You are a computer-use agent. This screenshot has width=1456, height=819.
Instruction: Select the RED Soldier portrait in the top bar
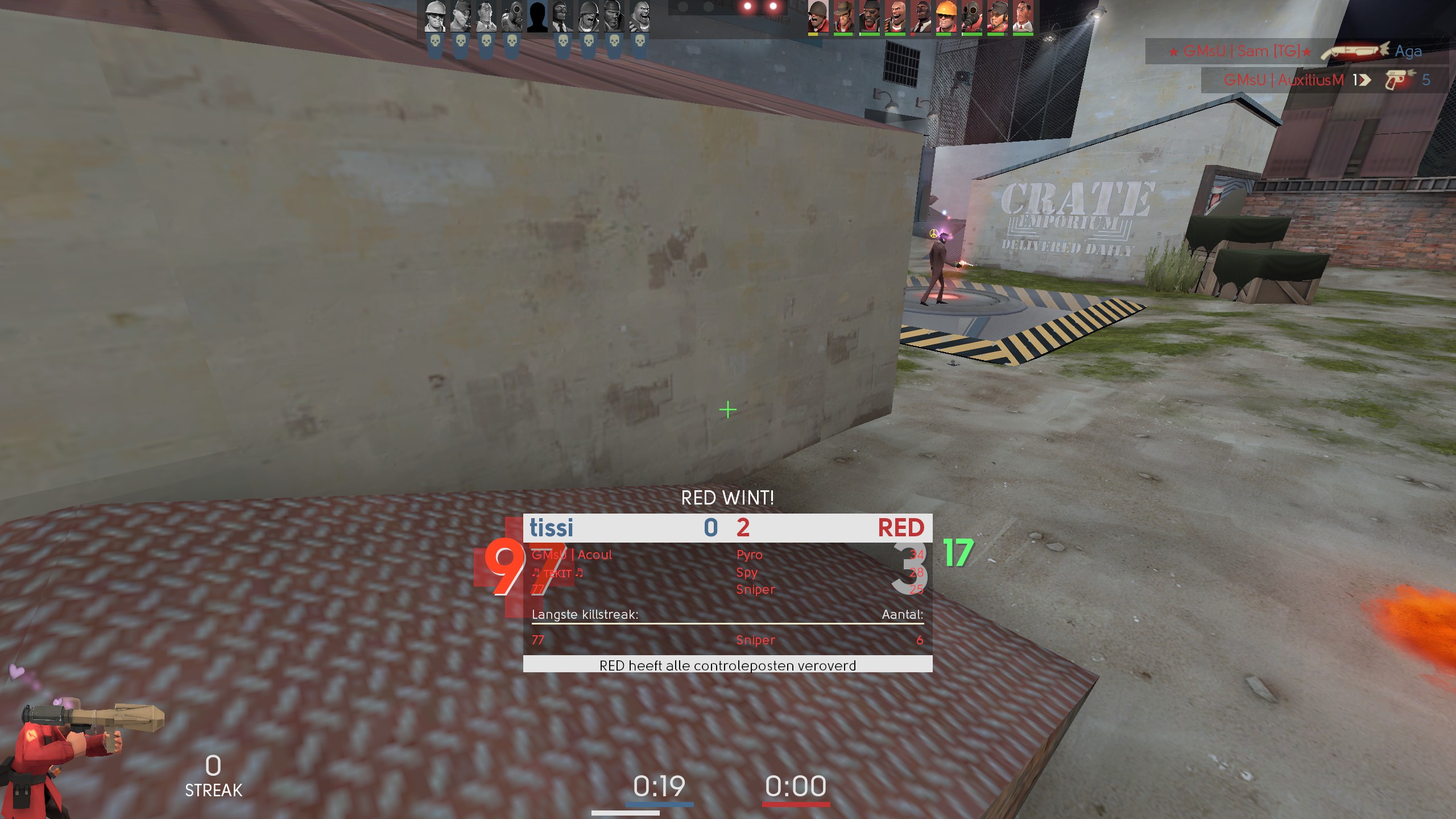(x=817, y=17)
